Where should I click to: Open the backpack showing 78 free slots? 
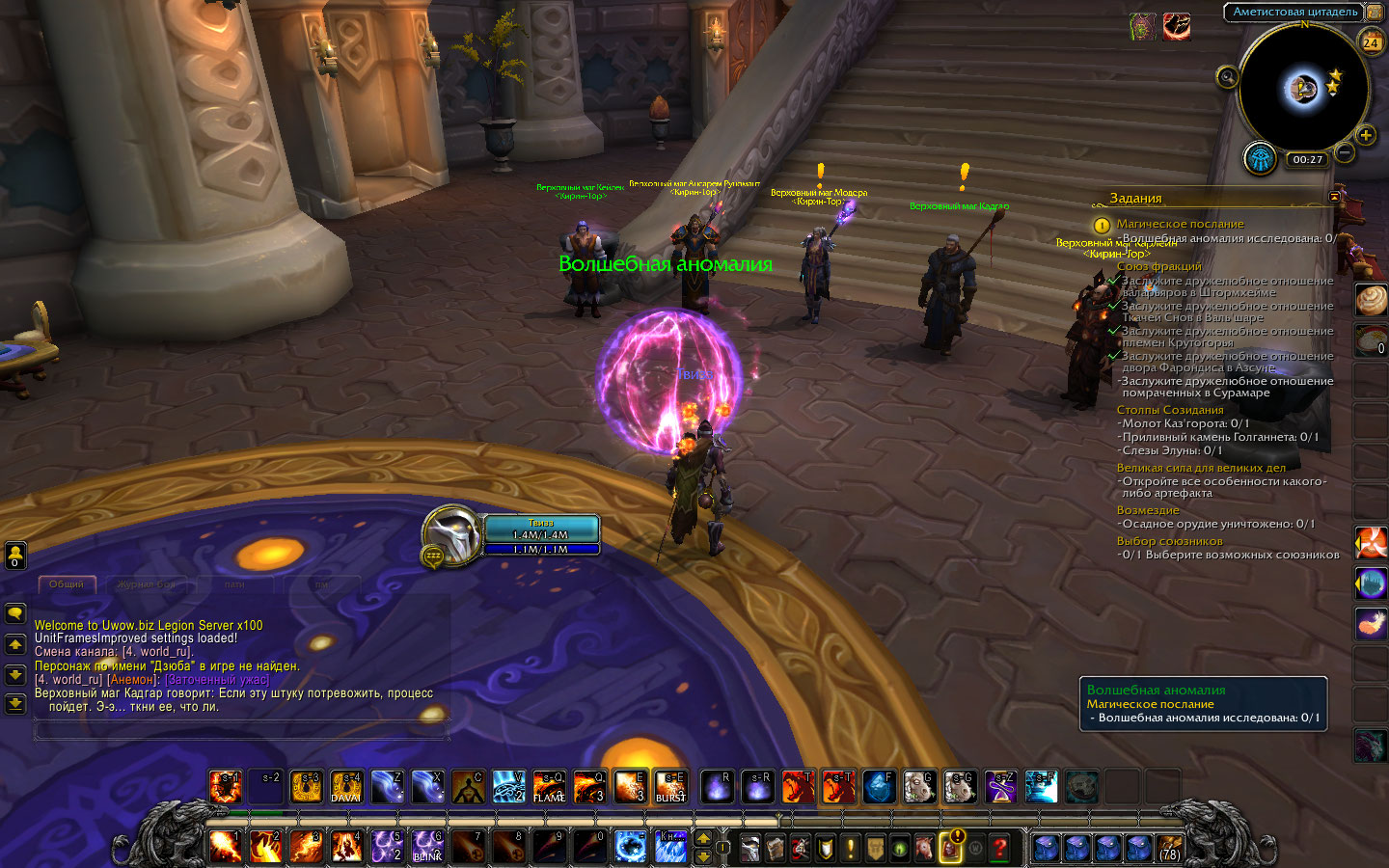[x=1169, y=848]
